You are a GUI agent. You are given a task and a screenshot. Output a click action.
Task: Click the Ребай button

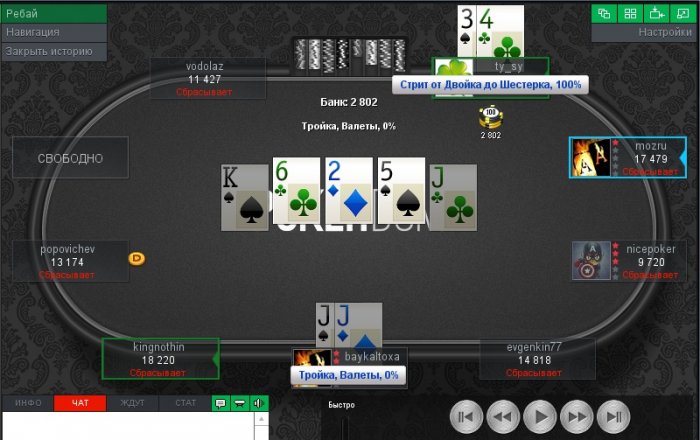coord(54,13)
